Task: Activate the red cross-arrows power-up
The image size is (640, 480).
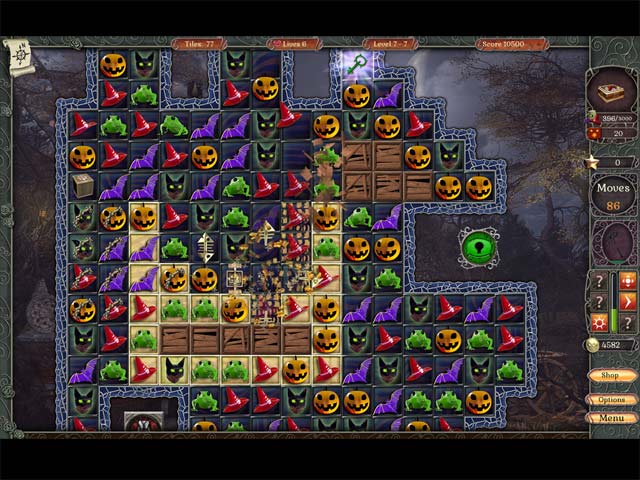Action: click(628, 281)
